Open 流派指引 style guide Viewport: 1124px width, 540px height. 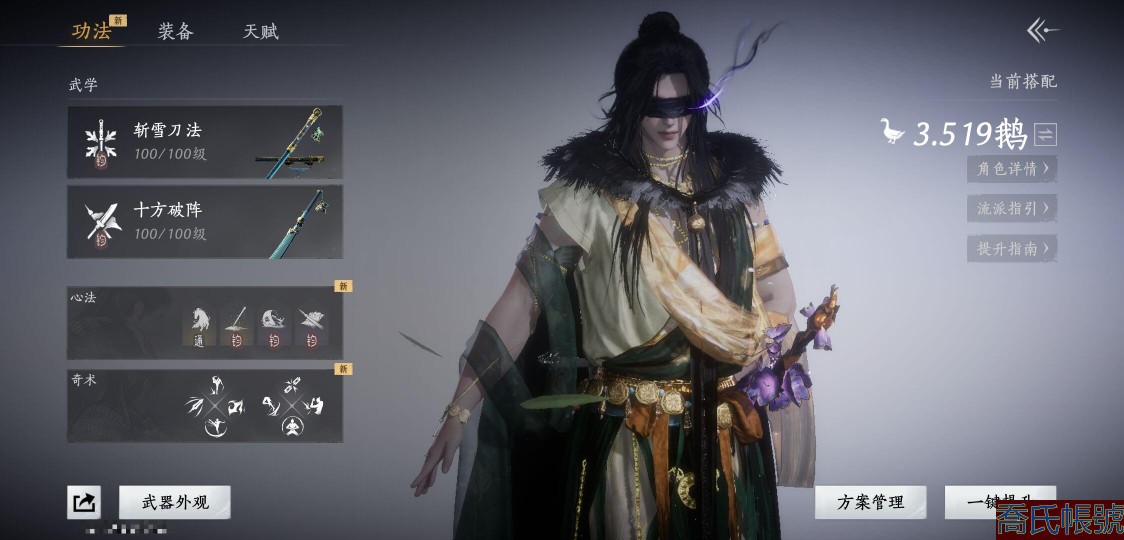(x=1012, y=208)
